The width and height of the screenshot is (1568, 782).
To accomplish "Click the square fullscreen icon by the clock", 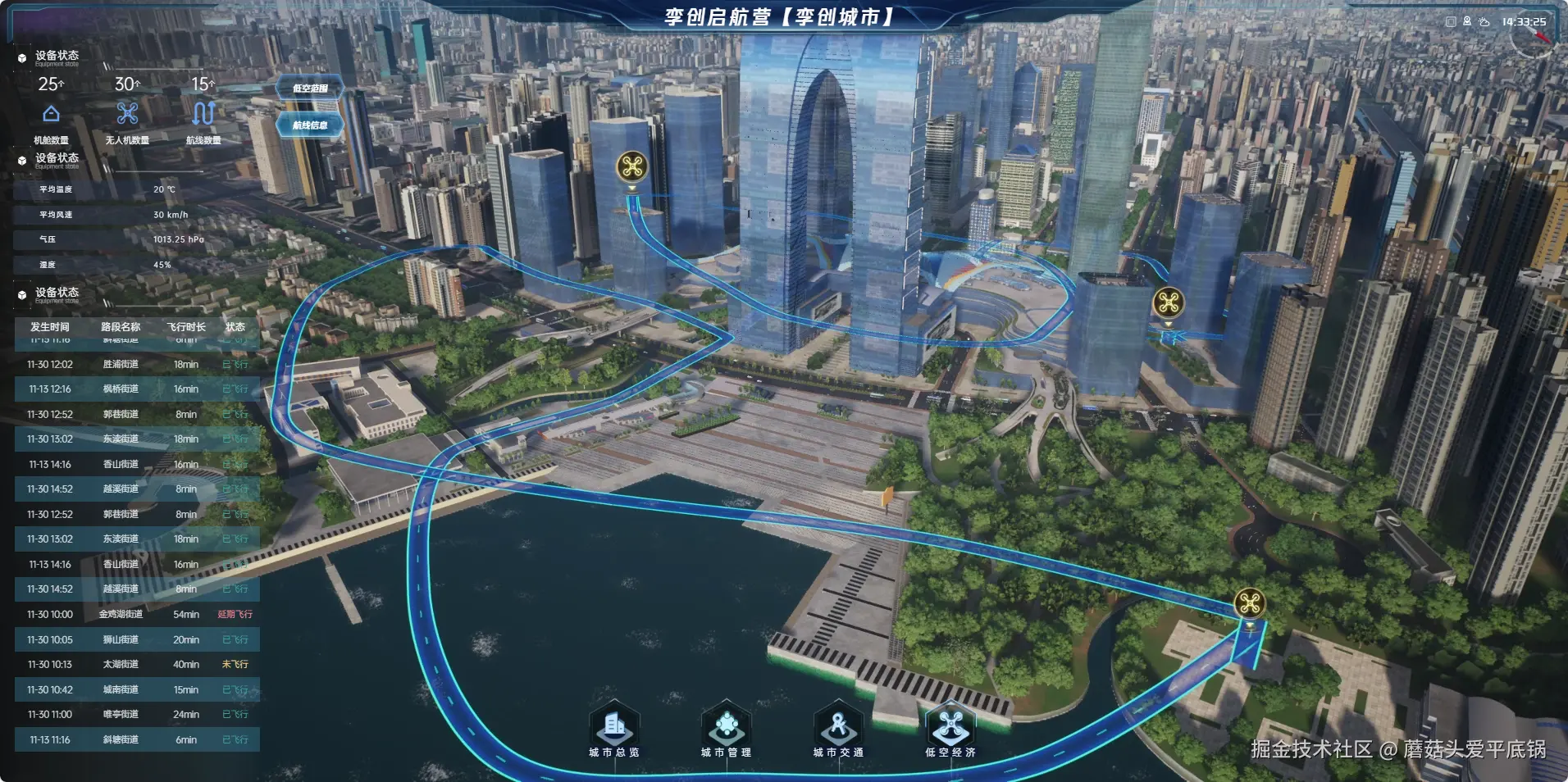I will pyautogui.click(x=1451, y=22).
